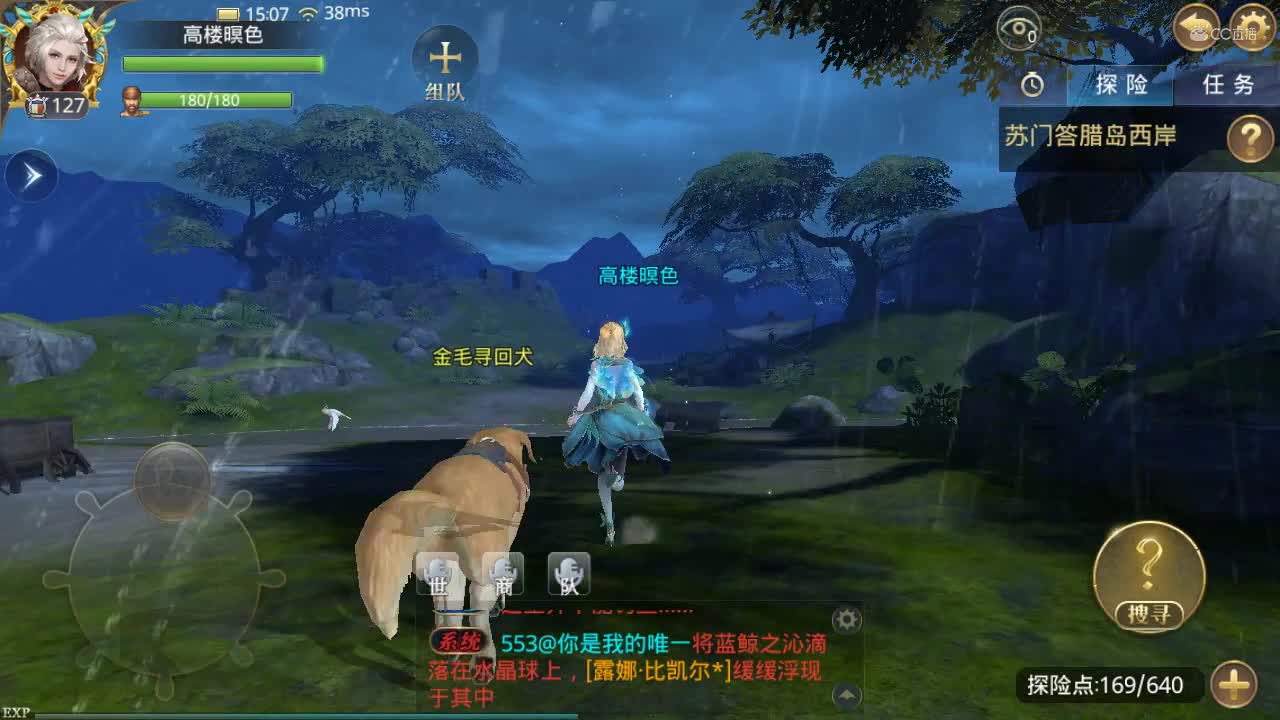The image size is (1280, 720).
Task: Select the 探险 tab
Action: click(1120, 86)
